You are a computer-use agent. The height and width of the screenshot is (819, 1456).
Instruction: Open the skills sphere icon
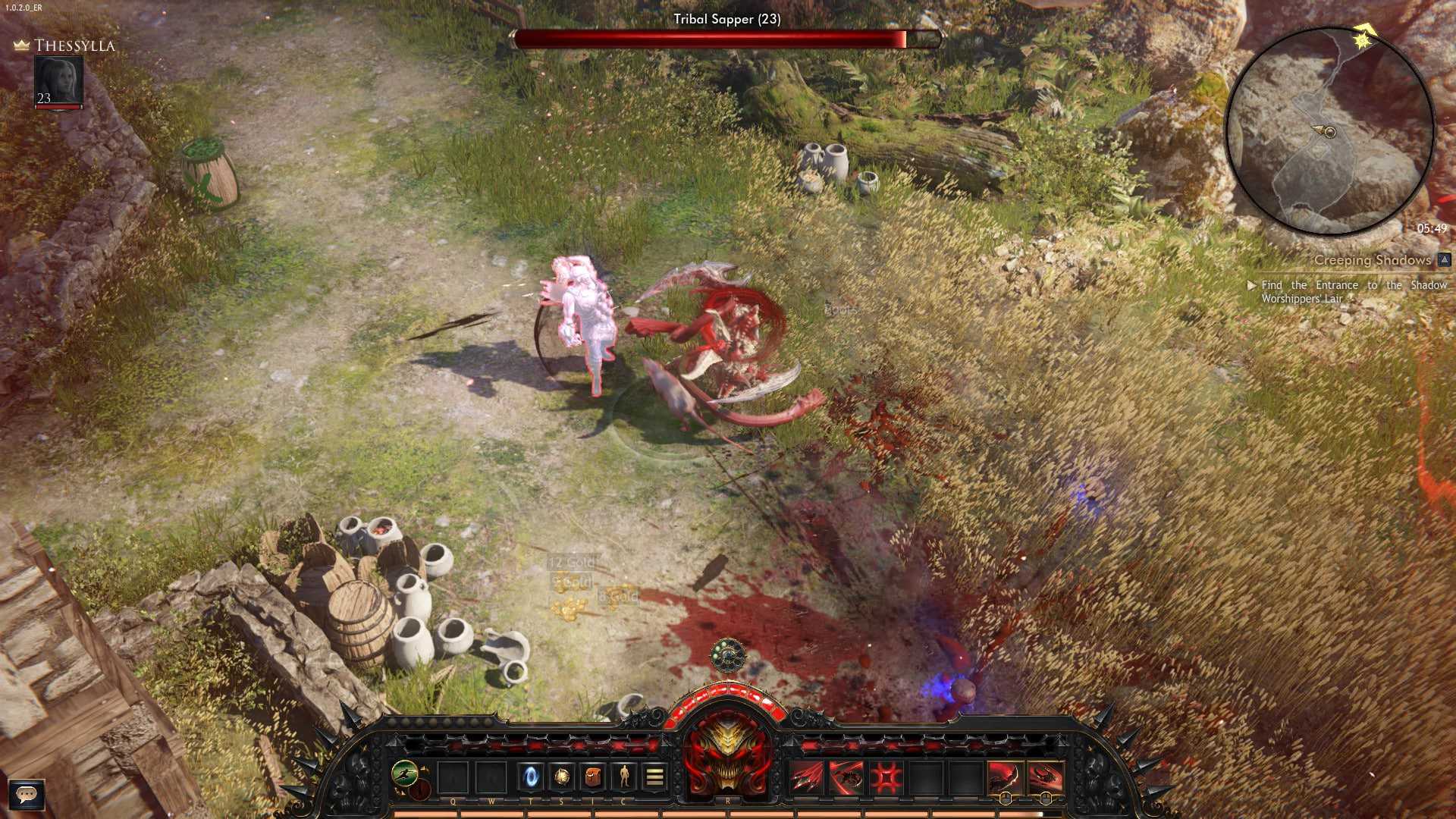[562, 777]
